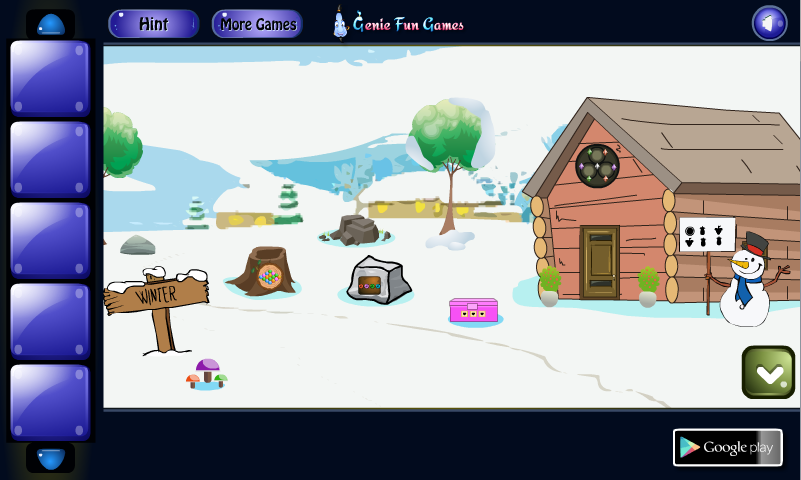Click the More Games button

257,24
